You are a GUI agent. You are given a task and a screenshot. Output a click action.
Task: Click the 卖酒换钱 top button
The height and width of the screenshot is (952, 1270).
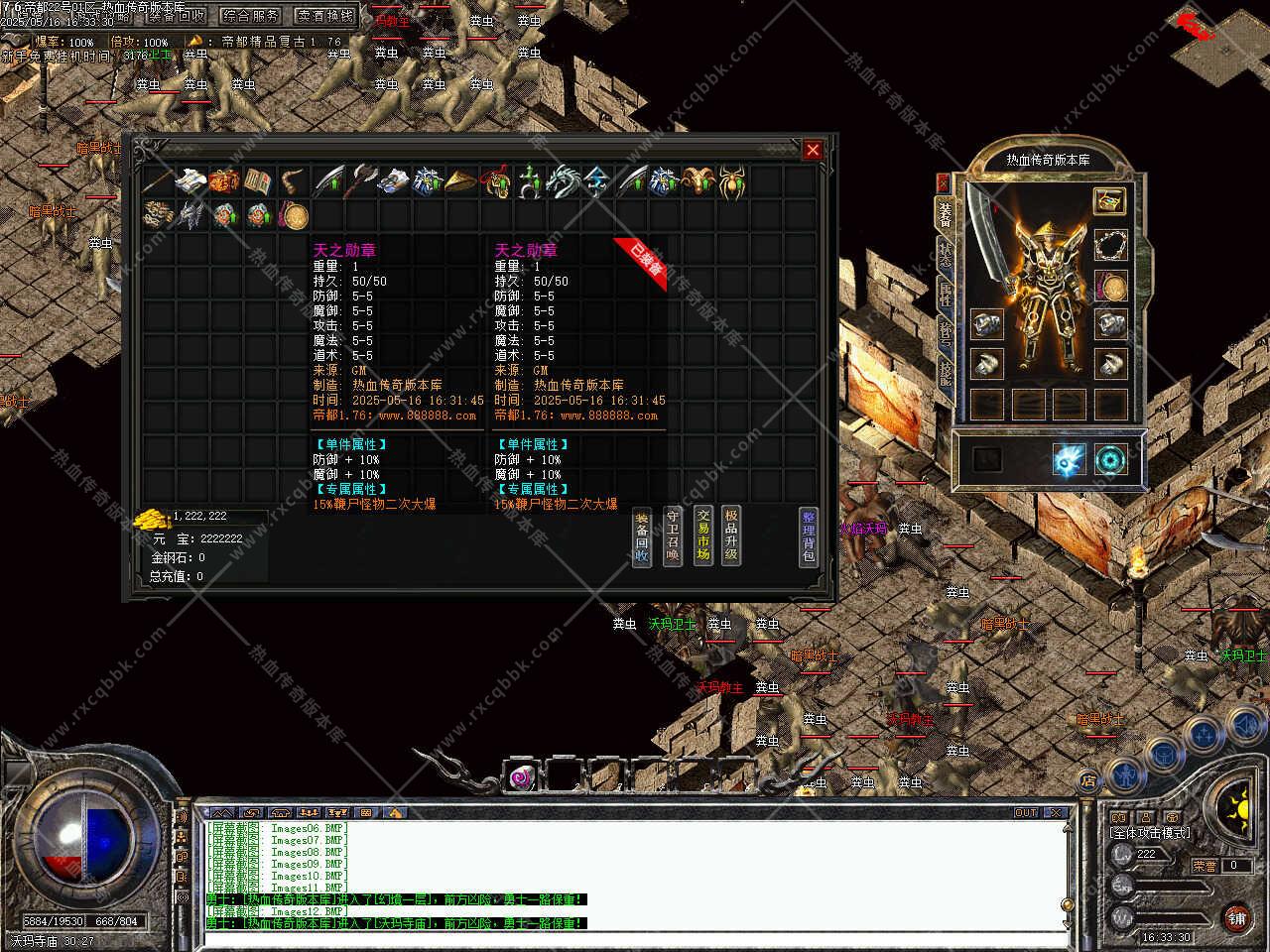point(326,16)
